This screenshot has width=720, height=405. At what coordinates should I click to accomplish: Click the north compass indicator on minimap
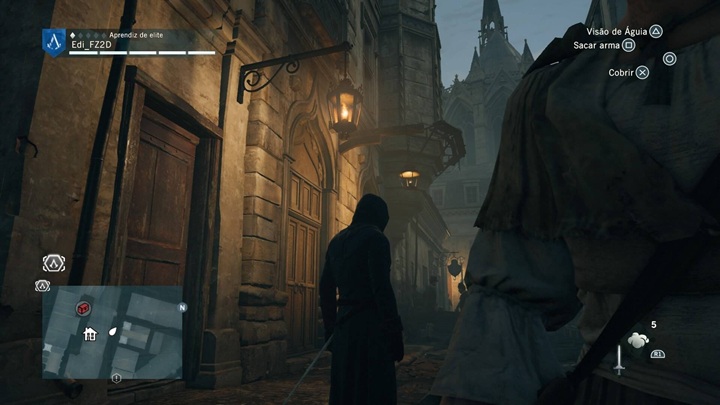[x=182, y=308]
